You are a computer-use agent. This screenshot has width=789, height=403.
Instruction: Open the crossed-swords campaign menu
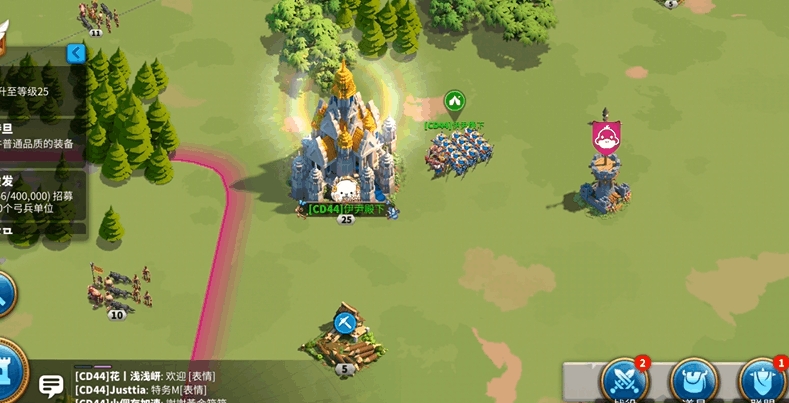(x=625, y=381)
